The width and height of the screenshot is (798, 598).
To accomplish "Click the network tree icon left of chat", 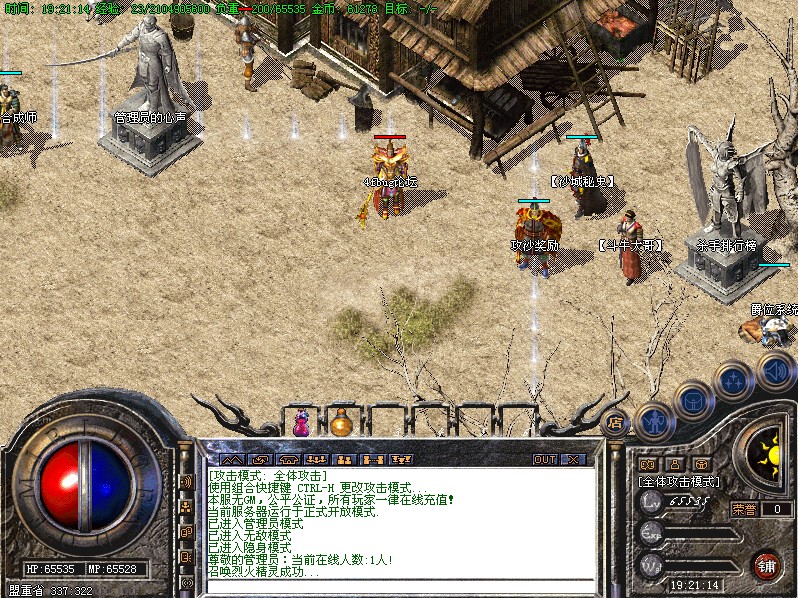I will point(186,507).
